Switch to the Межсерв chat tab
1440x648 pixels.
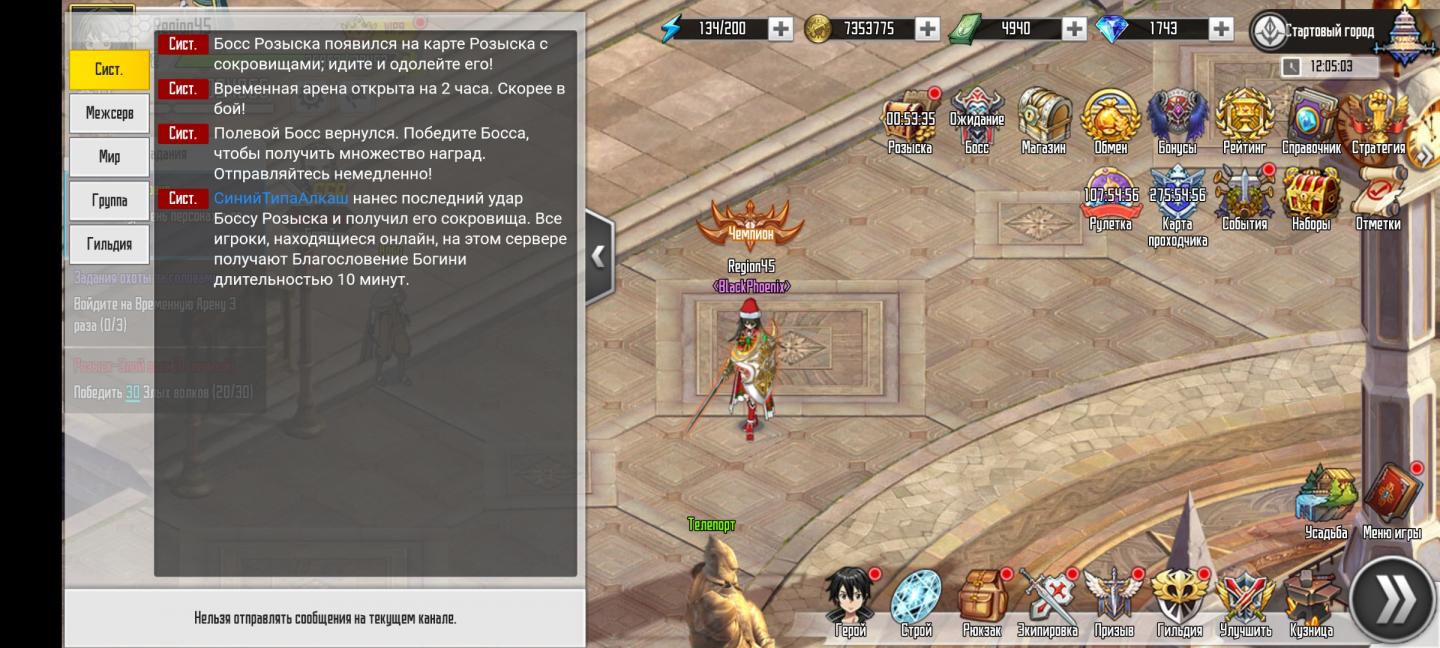pyautogui.click(x=109, y=113)
